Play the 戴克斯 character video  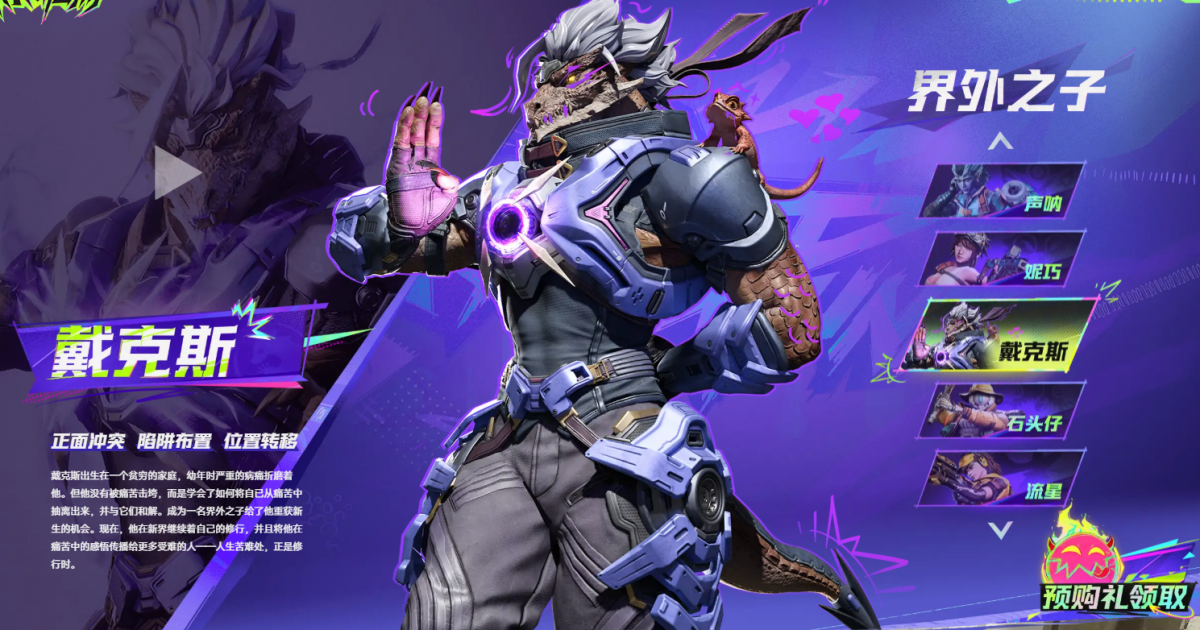(178, 172)
